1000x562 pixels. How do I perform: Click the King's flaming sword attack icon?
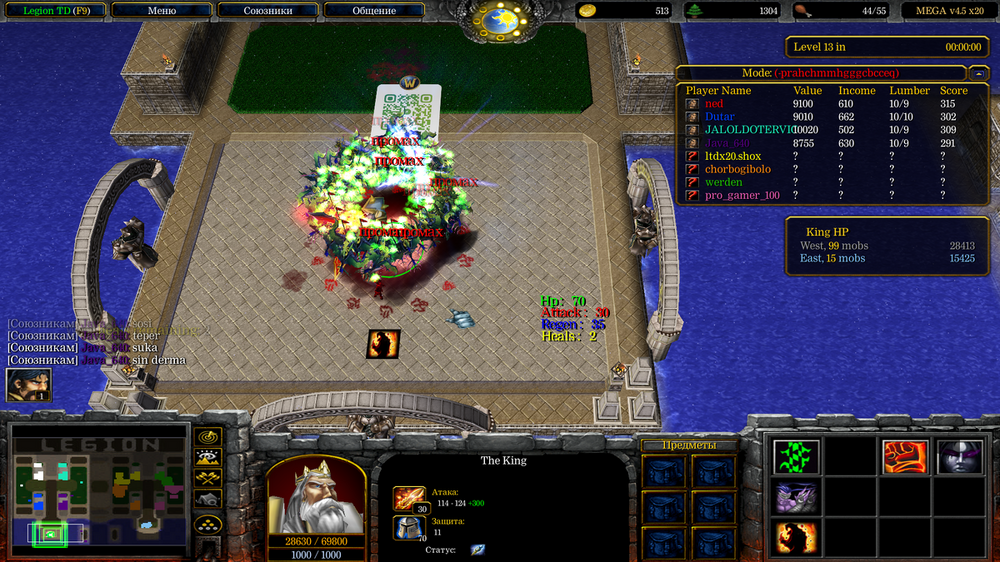pyautogui.click(x=409, y=498)
